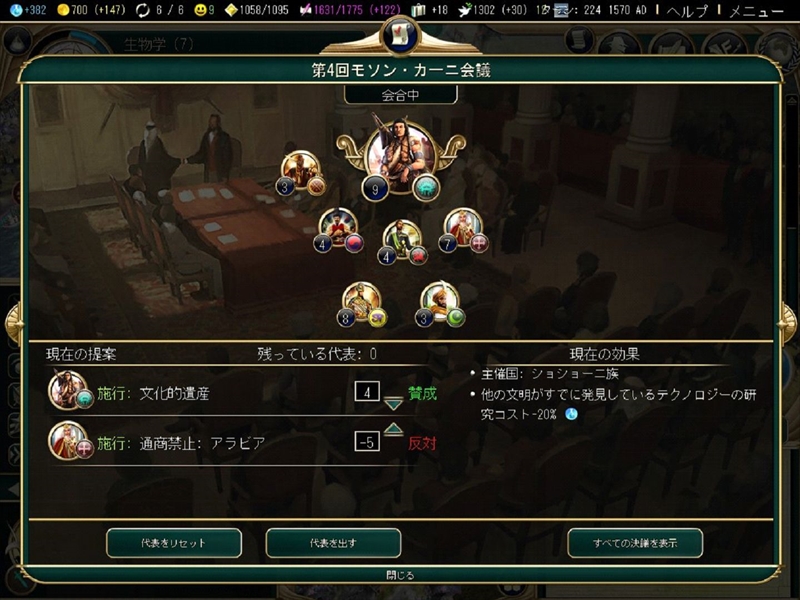Decrease votes on the 文化的遺産 proposal

[x=393, y=404]
